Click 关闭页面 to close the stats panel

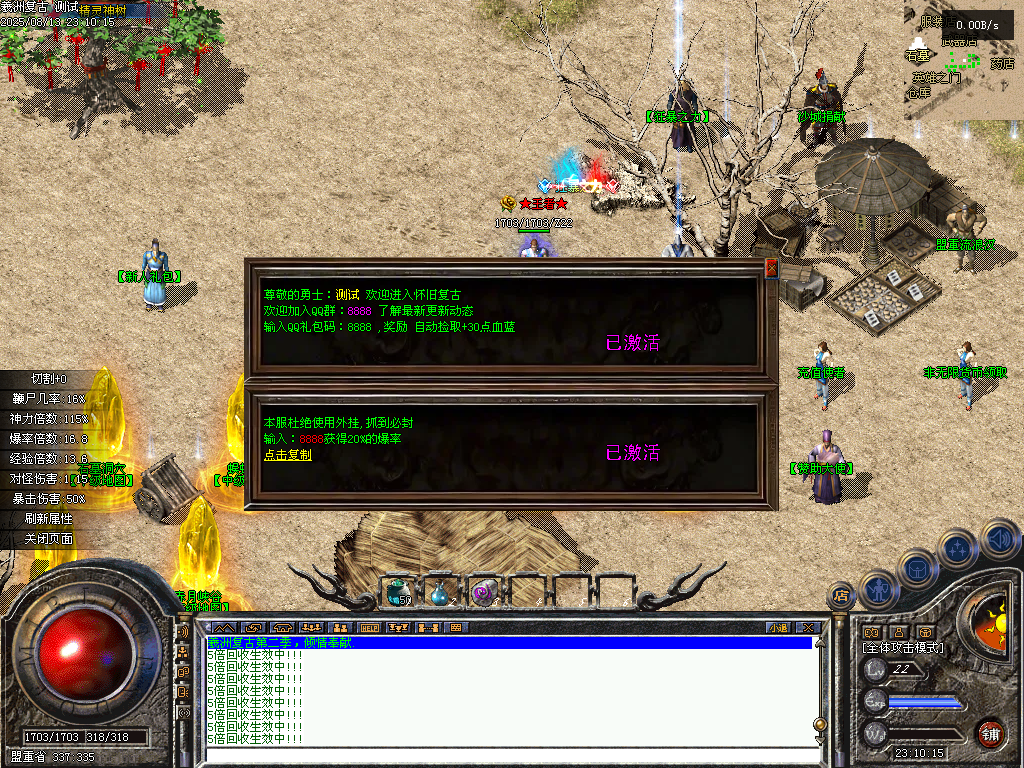49,538
